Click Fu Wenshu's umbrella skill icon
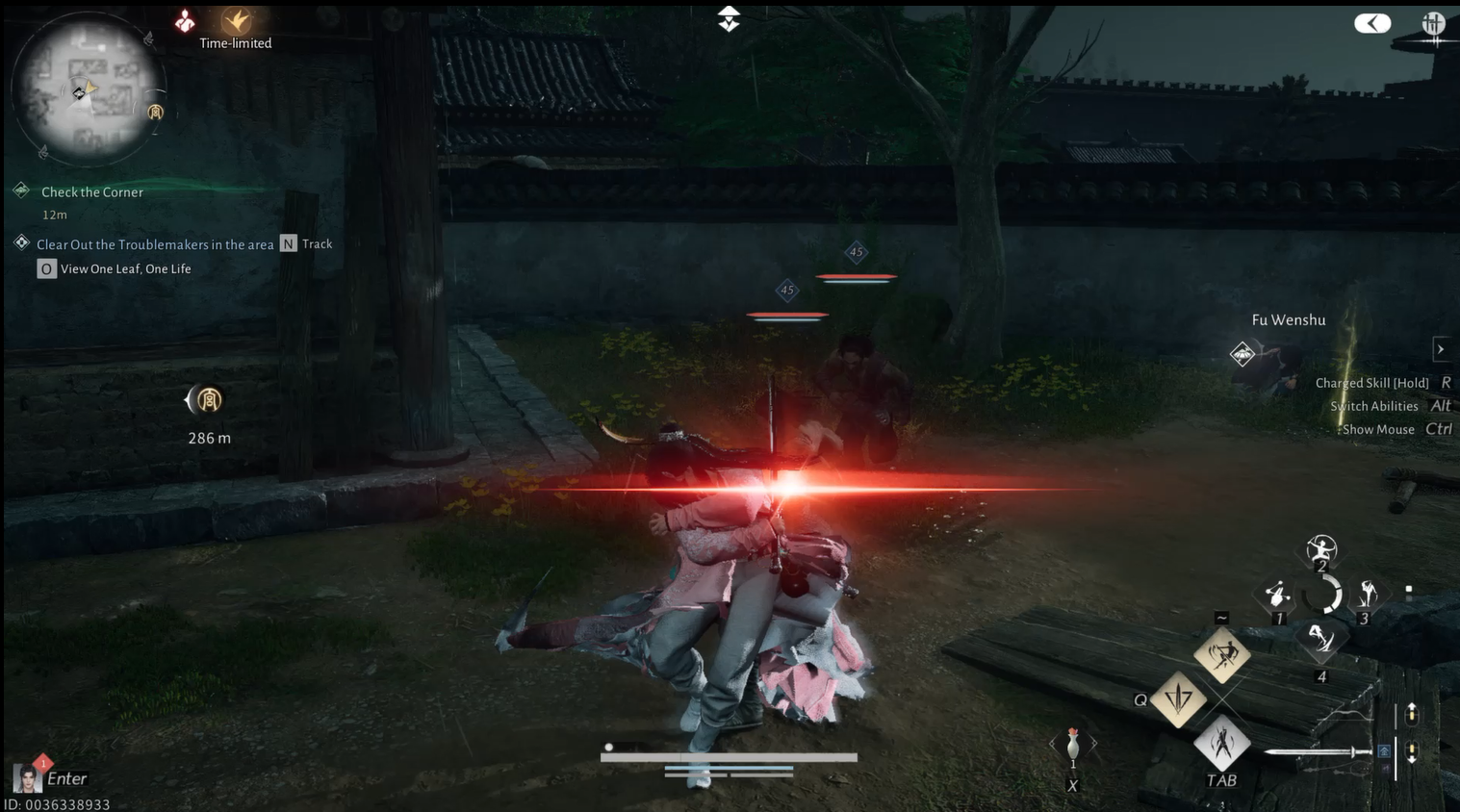 point(1242,354)
